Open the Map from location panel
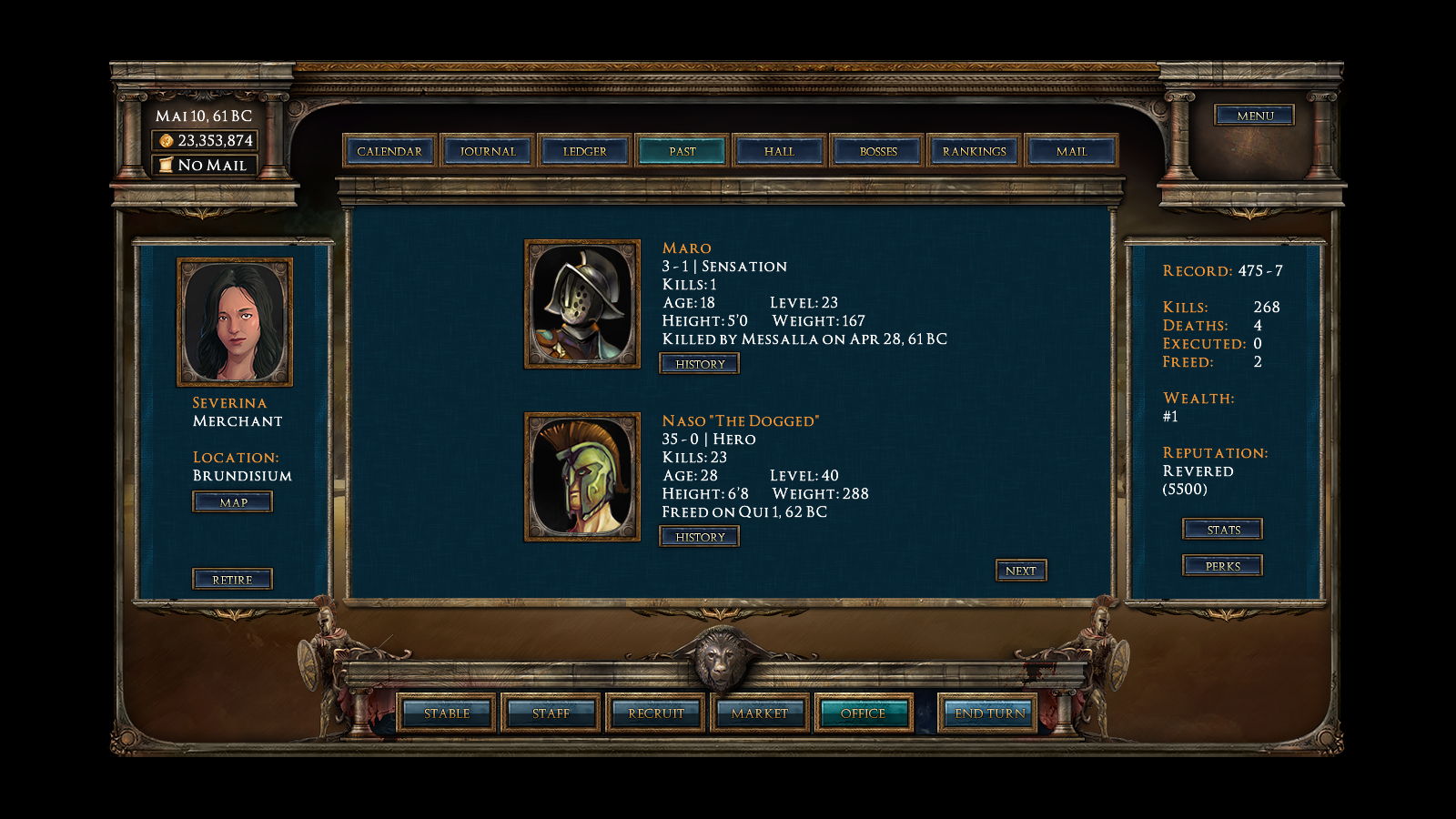The width and height of the screenshot is (1456, 819). point(233,502)
